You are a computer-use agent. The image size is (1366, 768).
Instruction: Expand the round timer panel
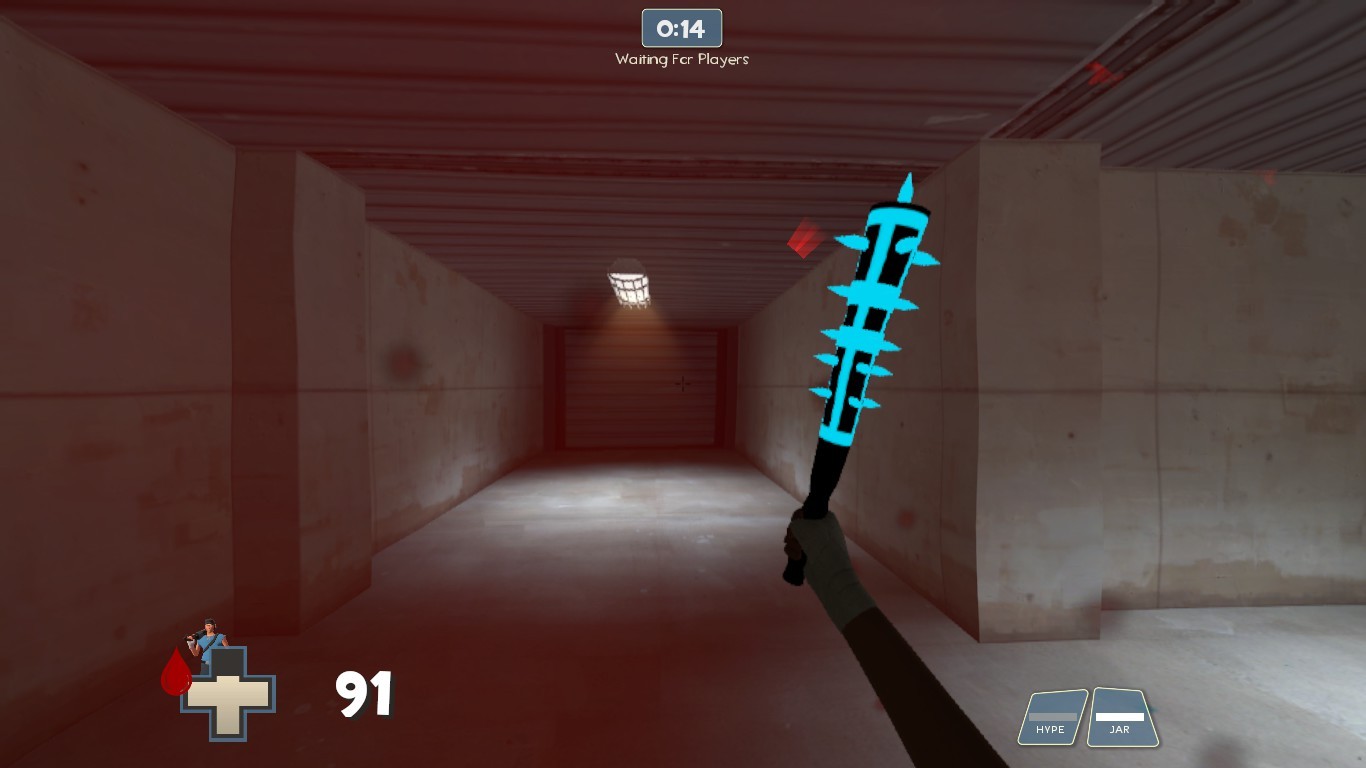click(681, 28)
